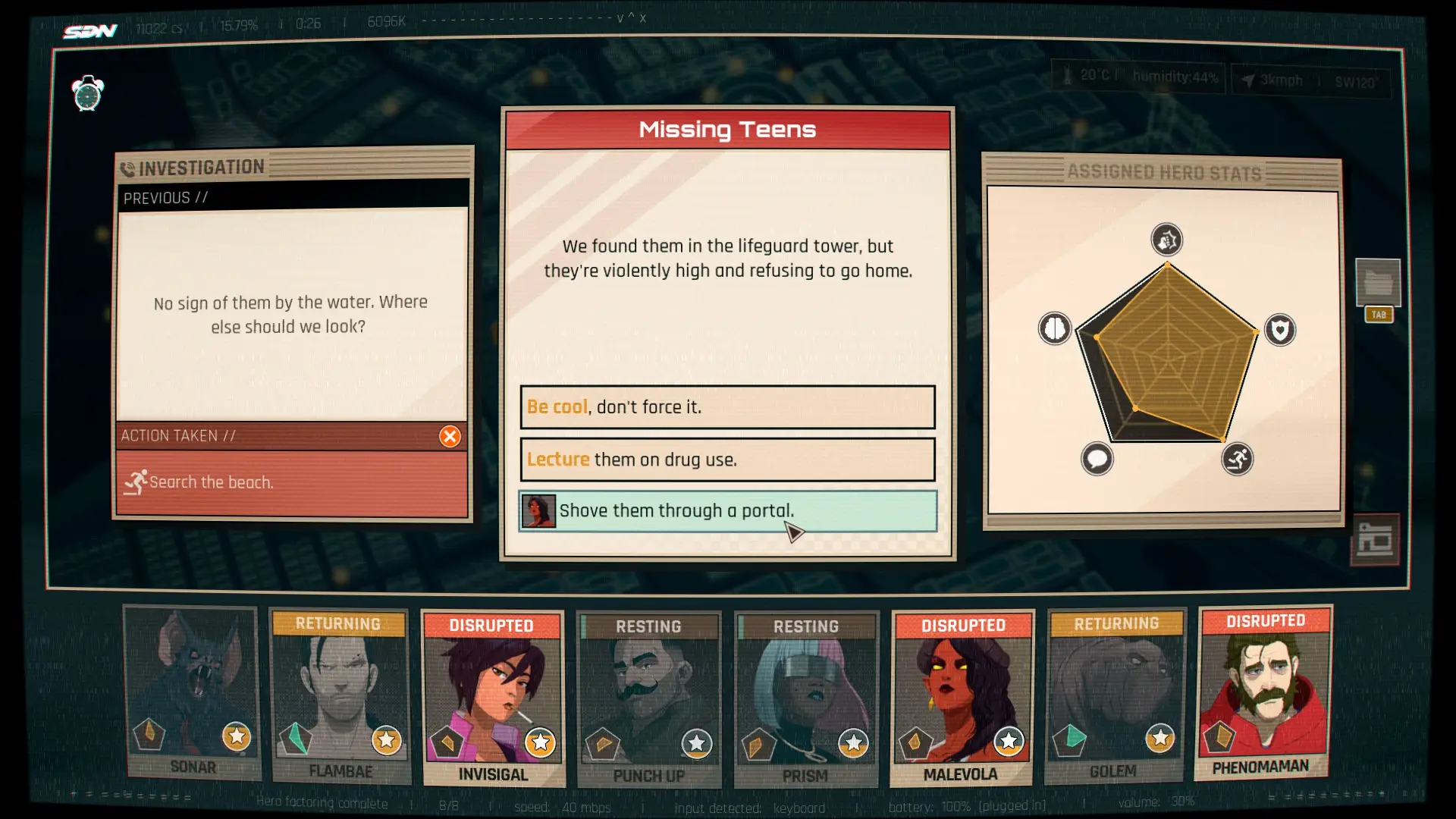Select 'Lecture them on drug use'
Viewport: 1456px width, 819px height.
coord(727,460)
